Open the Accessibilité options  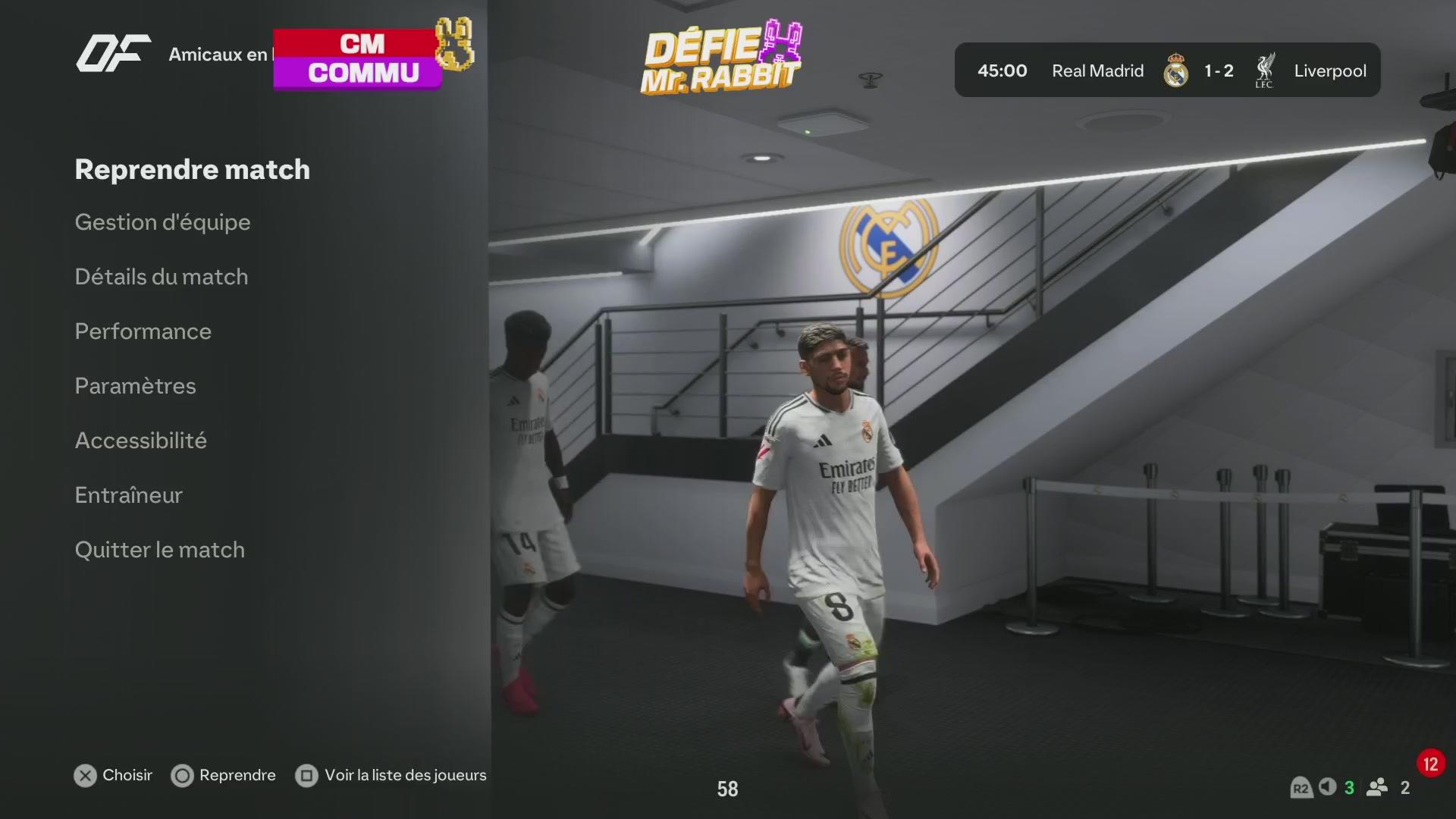(140, 441)
